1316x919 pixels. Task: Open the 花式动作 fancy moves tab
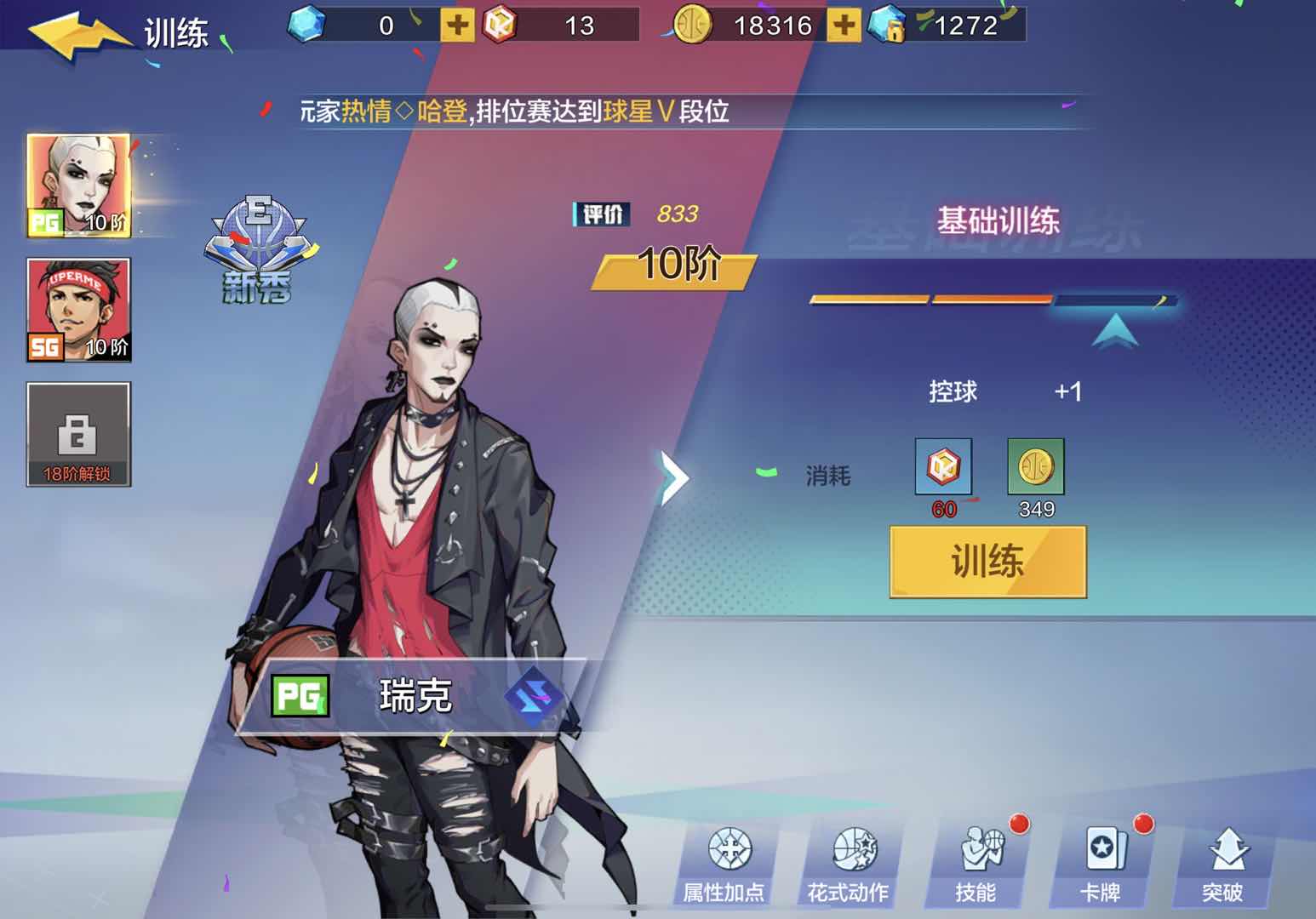pos(848,864)
